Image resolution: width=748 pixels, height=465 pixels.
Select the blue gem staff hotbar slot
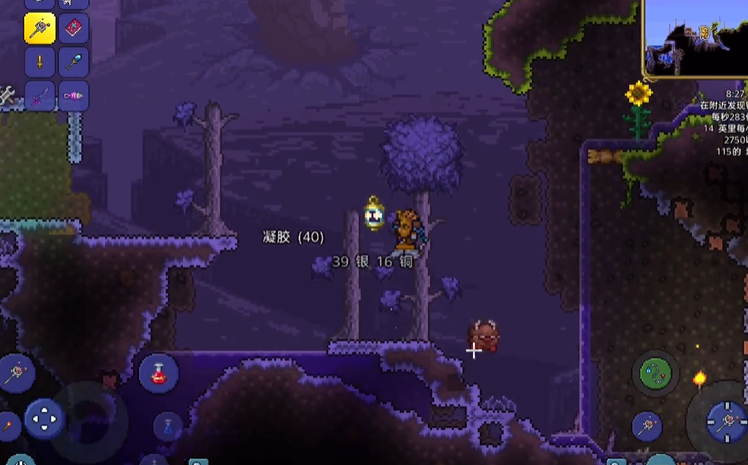click(74, 63)
